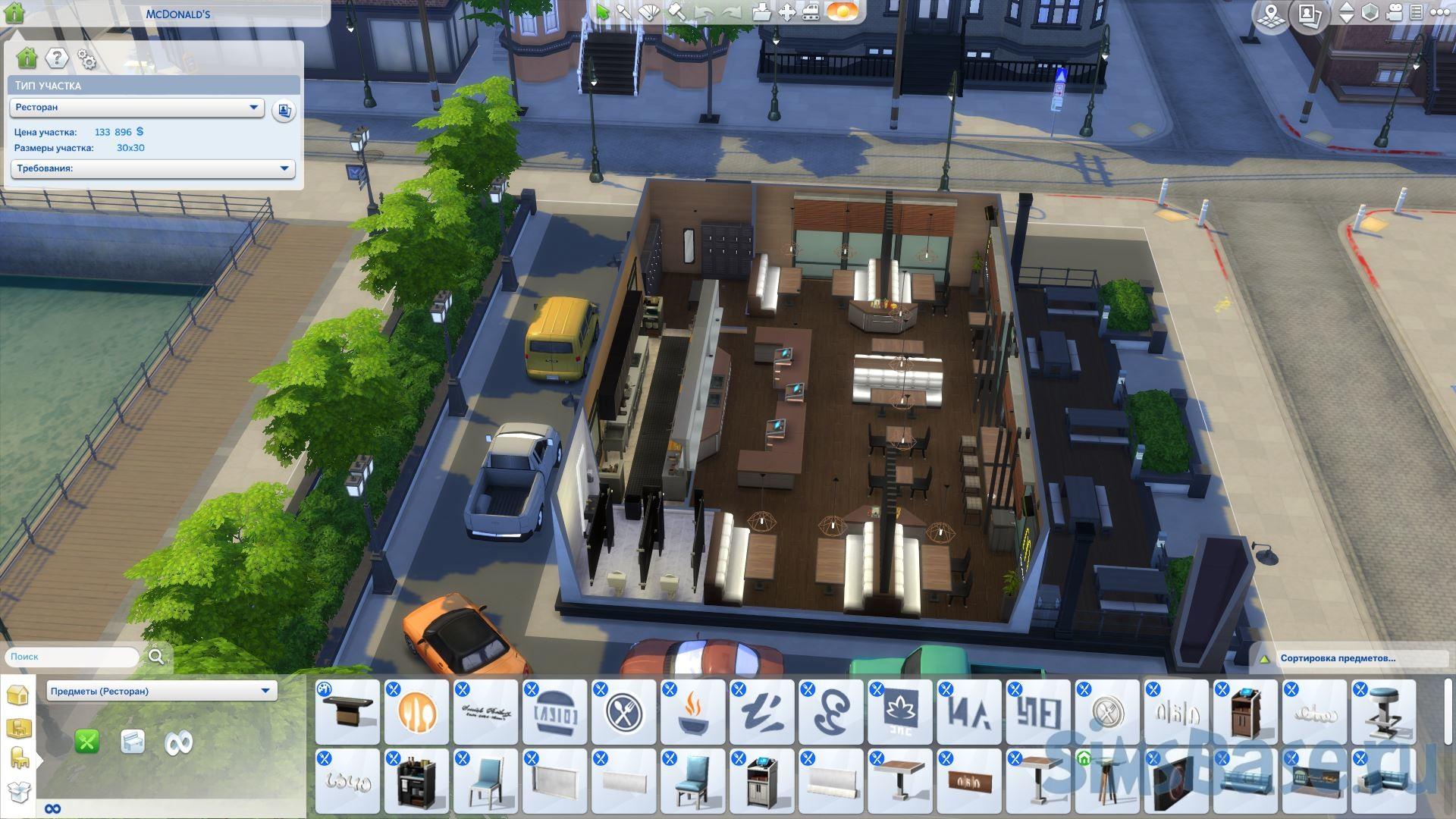This screenshot has height=819, width=1456.
Task: Open the lot type dropdown showing Ресторан
Action: [136, 108]
